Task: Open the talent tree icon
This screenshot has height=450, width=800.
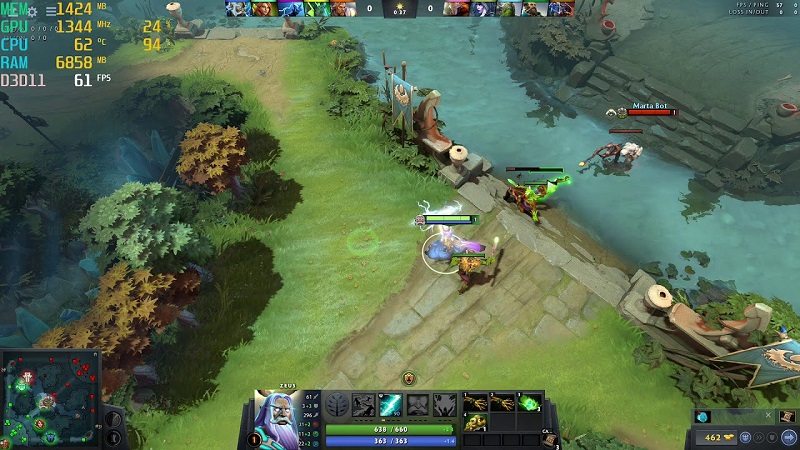Action: [337, 406]
